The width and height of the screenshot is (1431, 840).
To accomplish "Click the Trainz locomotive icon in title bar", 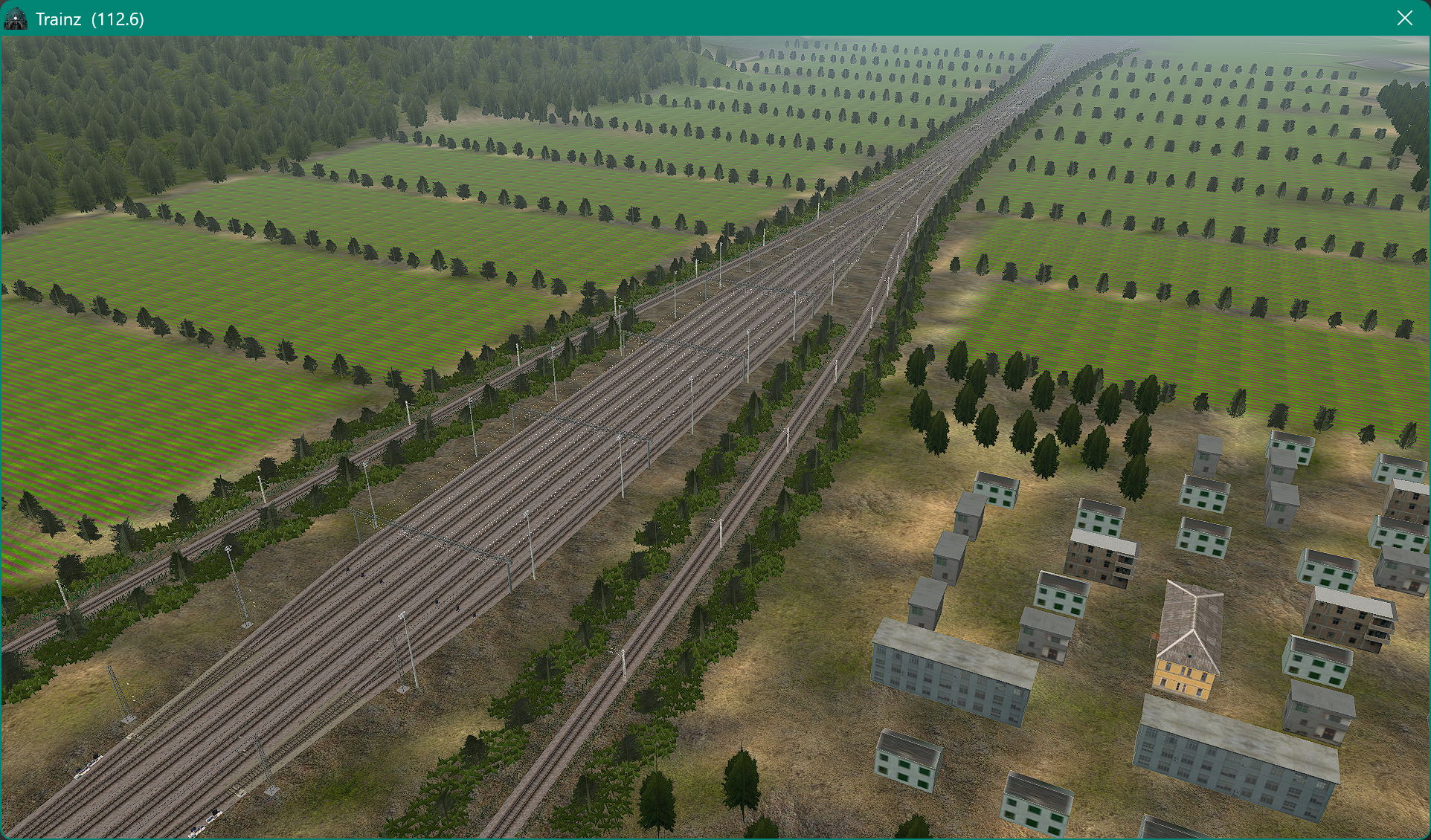I will [16, 19].
